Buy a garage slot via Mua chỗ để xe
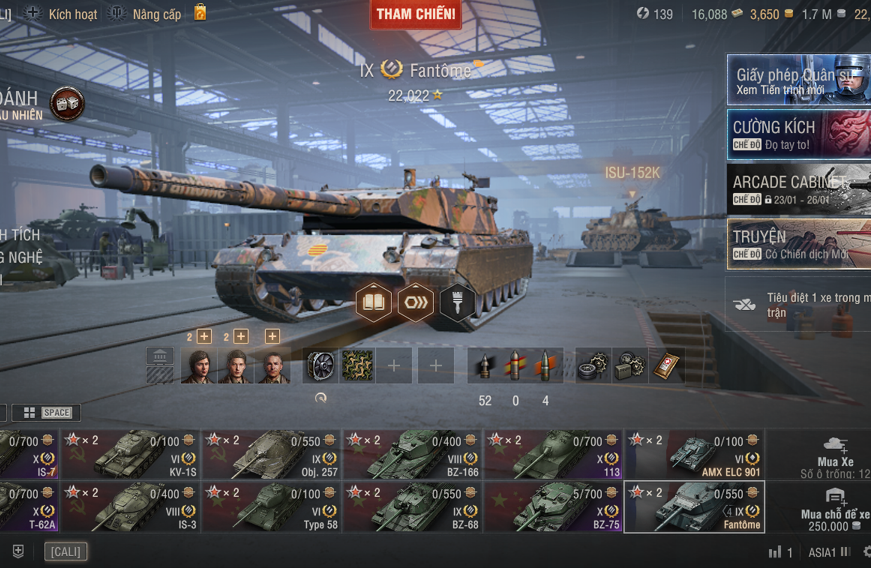The image size is (871, 568). [x=834, y=507]
